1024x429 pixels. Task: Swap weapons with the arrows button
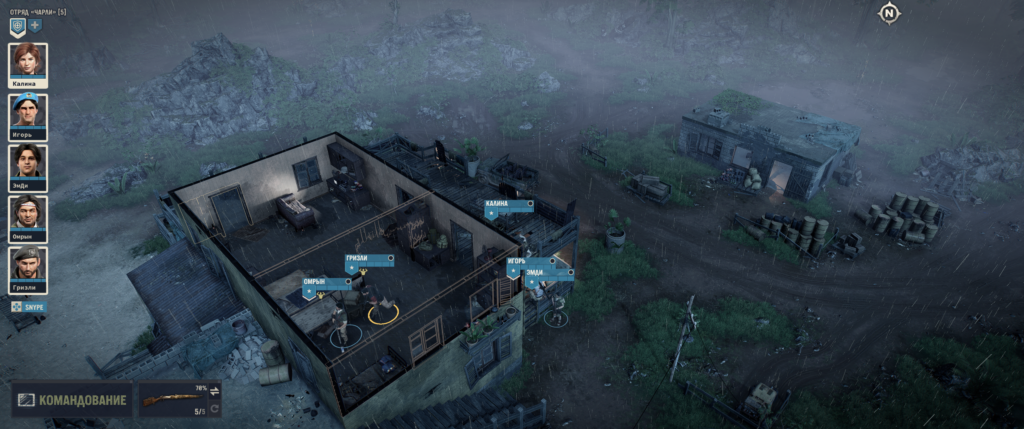214,391
